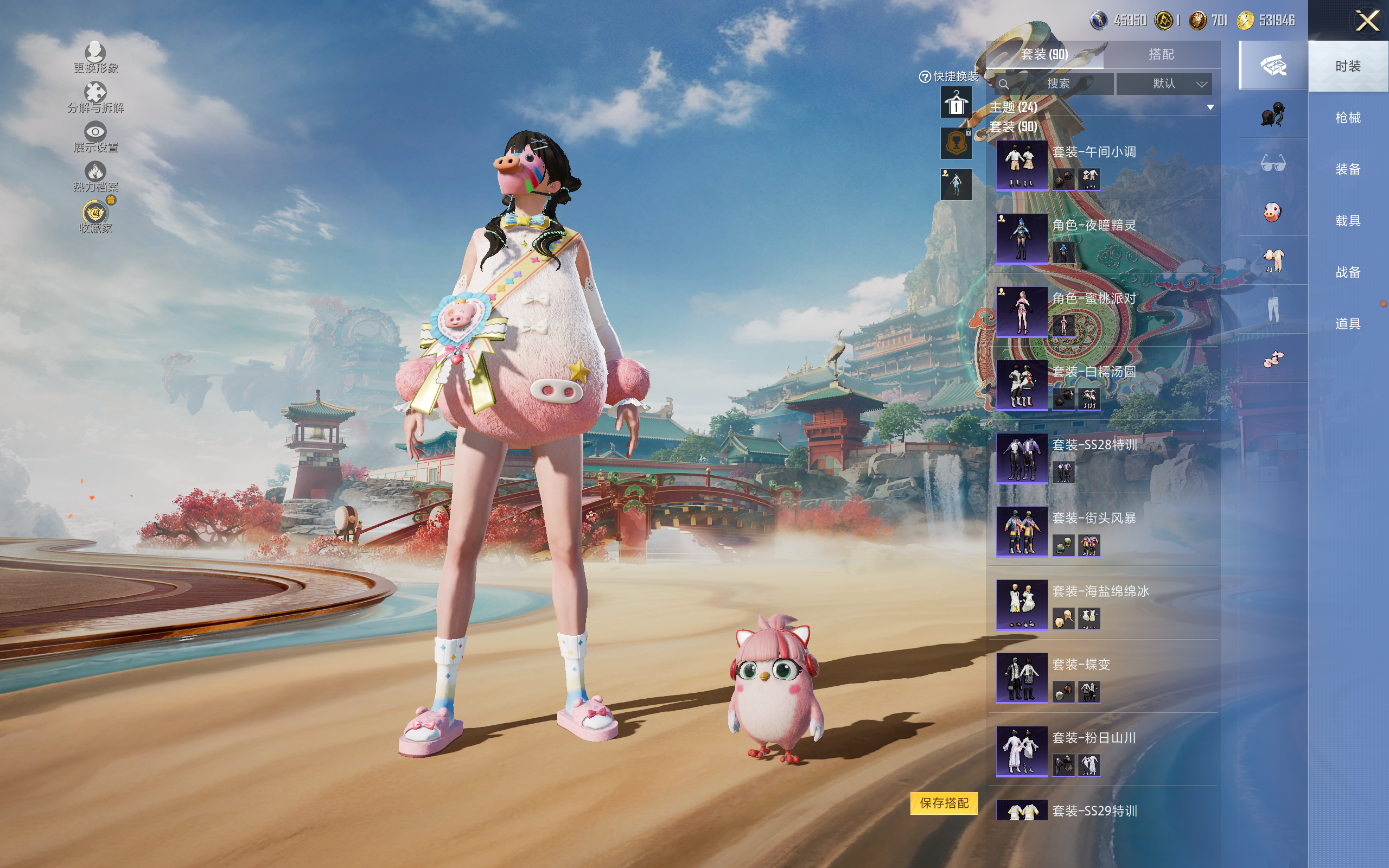Select the glasses accessory category icon
The image size is (1389, 868).
pyautogui.click(x=1272, y=164)
